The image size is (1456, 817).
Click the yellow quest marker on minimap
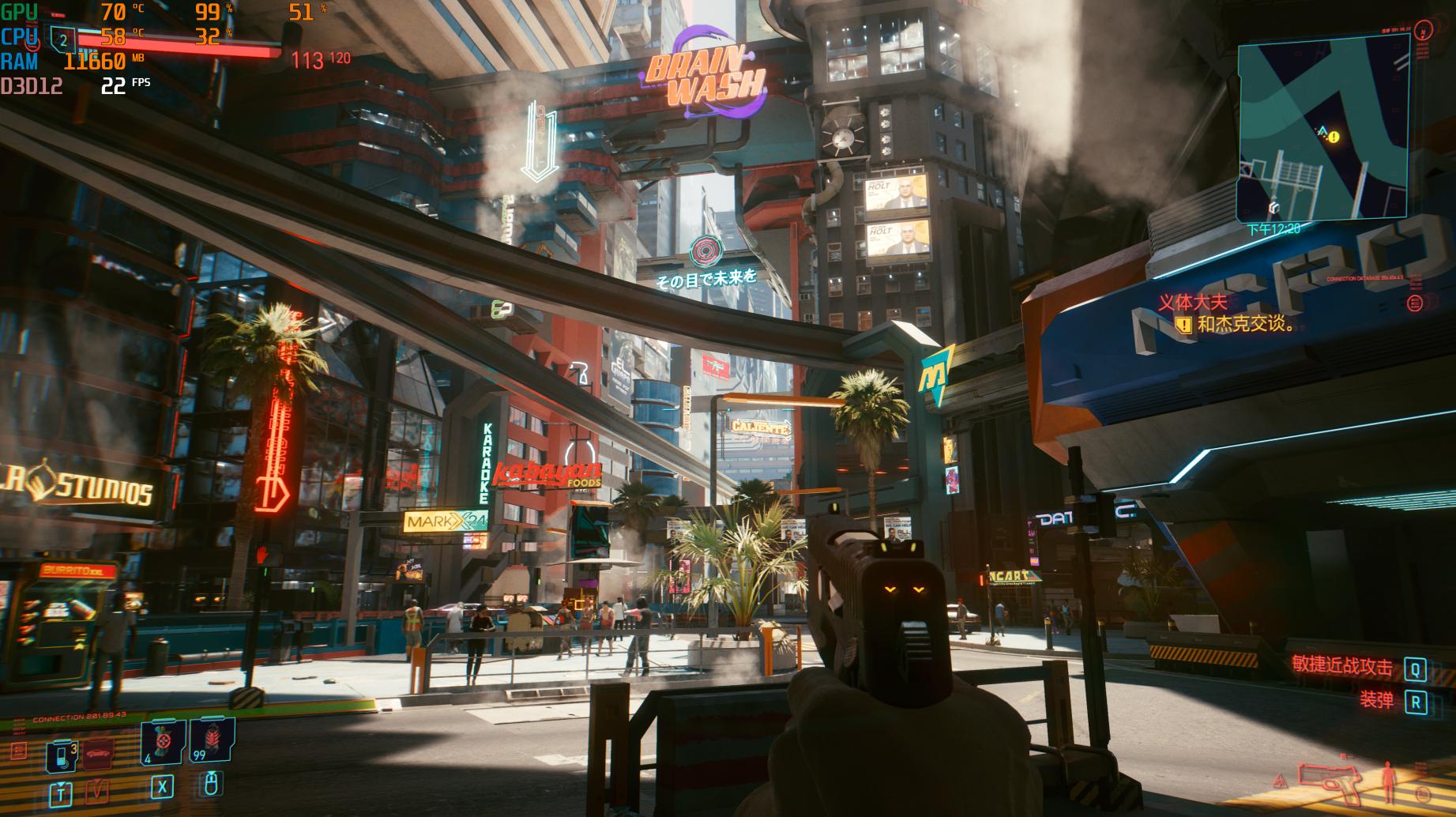[1334, 137]
